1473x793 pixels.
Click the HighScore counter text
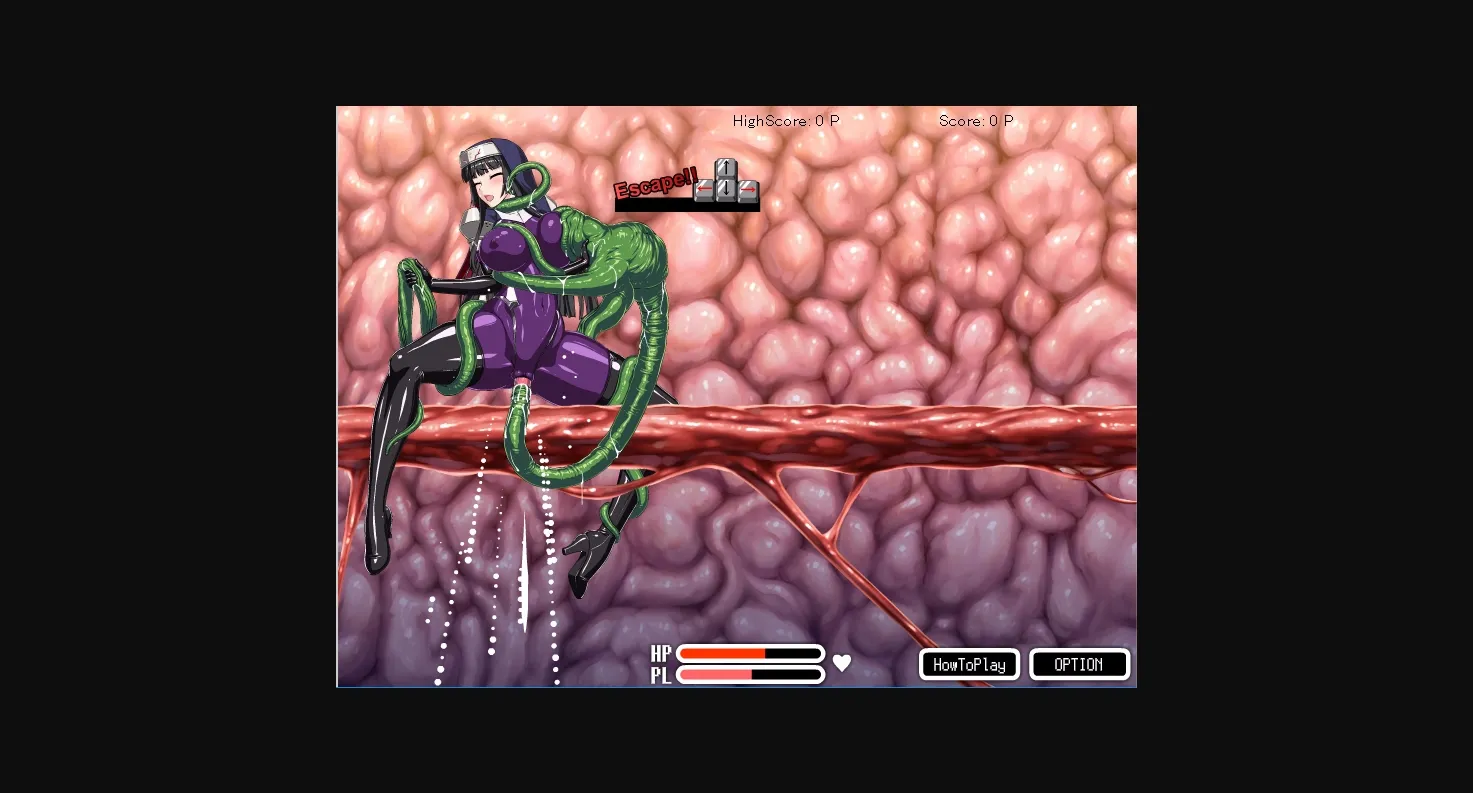coord(786,121)
